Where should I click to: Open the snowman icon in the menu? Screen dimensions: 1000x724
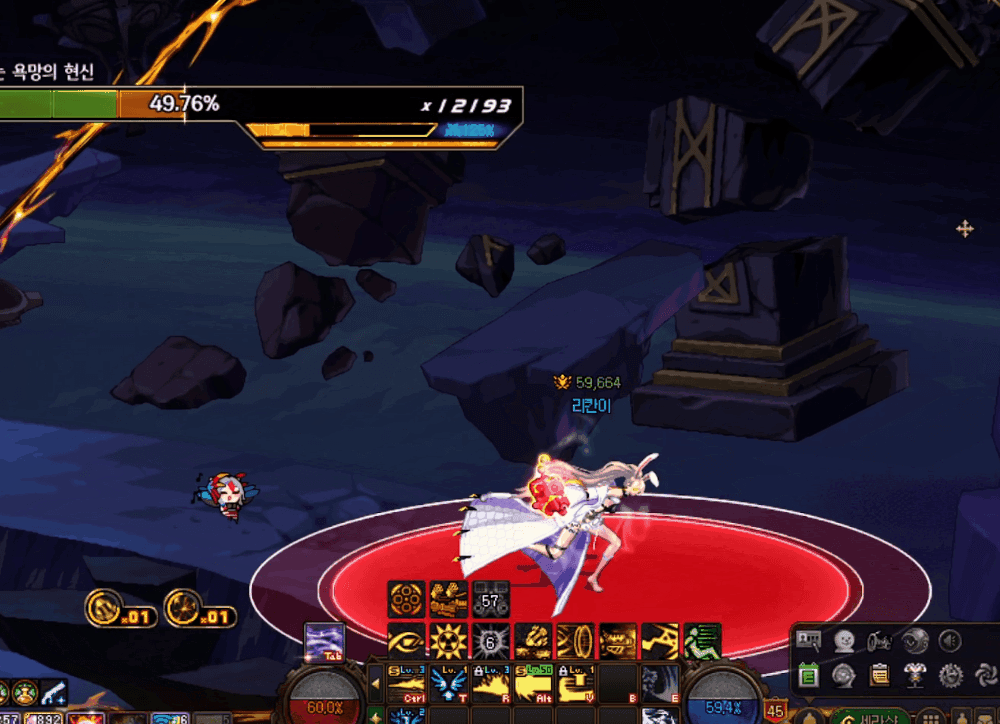[x=844, y=641]
